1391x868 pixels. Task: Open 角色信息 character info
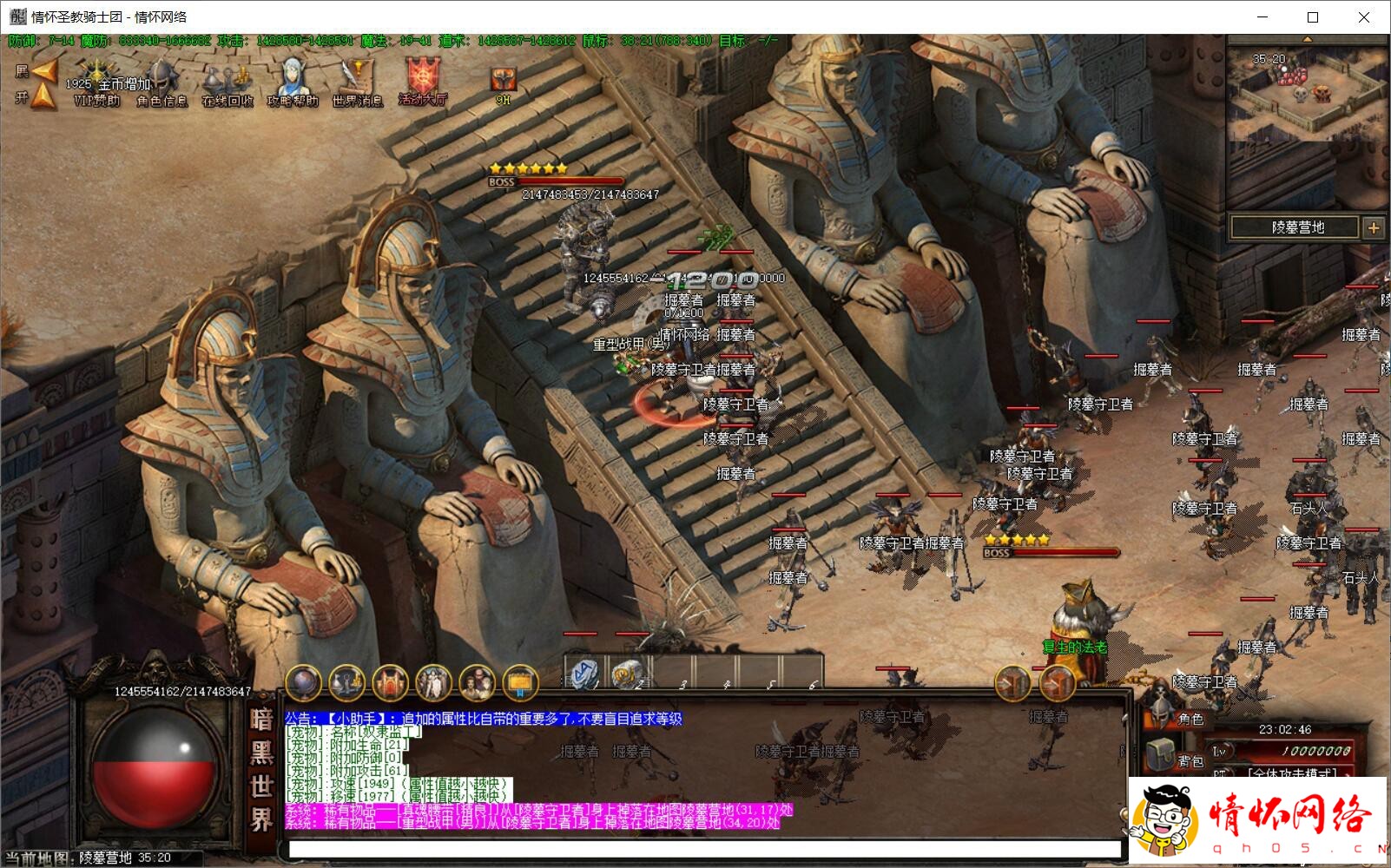162,82
